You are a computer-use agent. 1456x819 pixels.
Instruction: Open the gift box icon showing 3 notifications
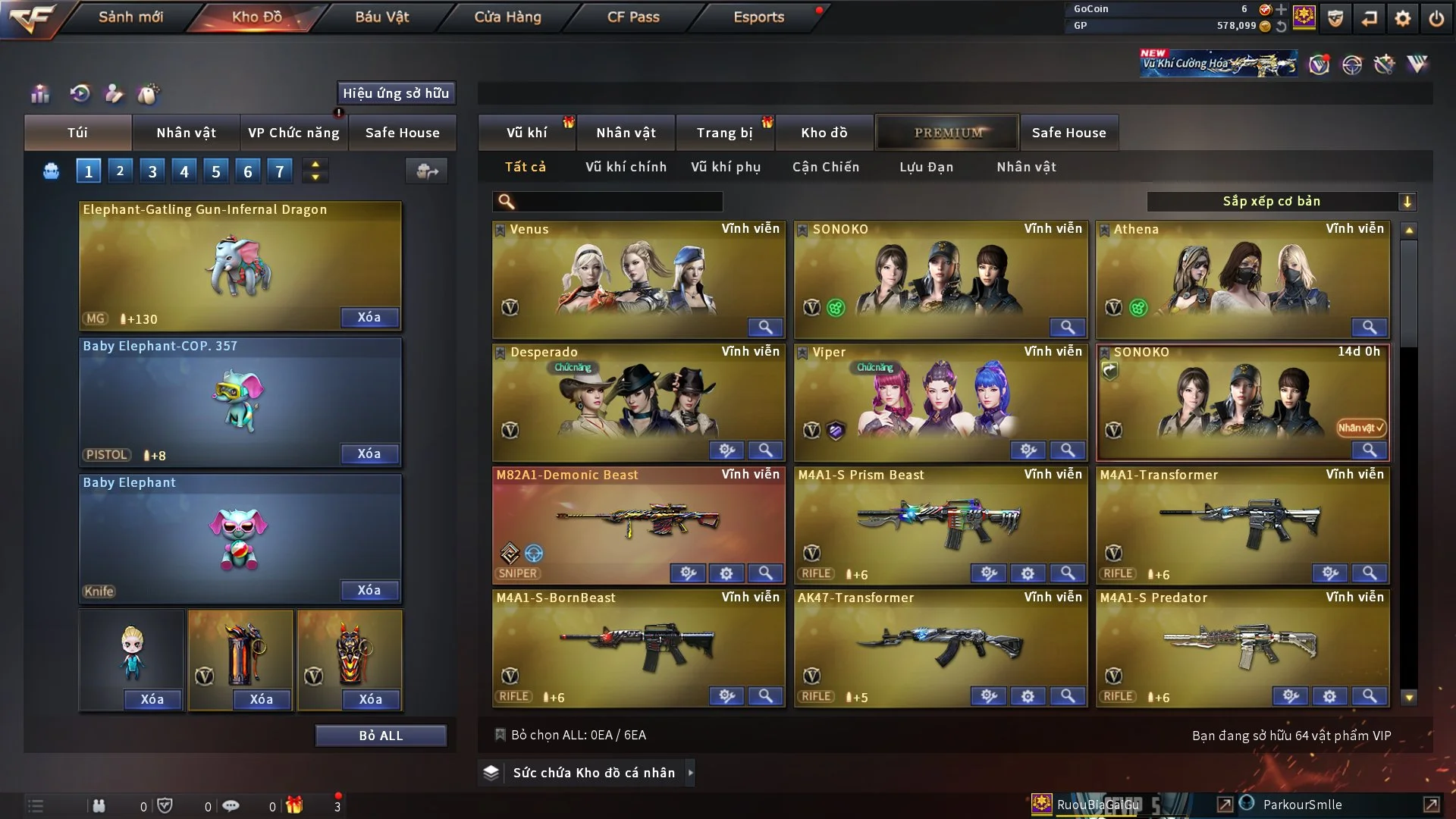296,805
